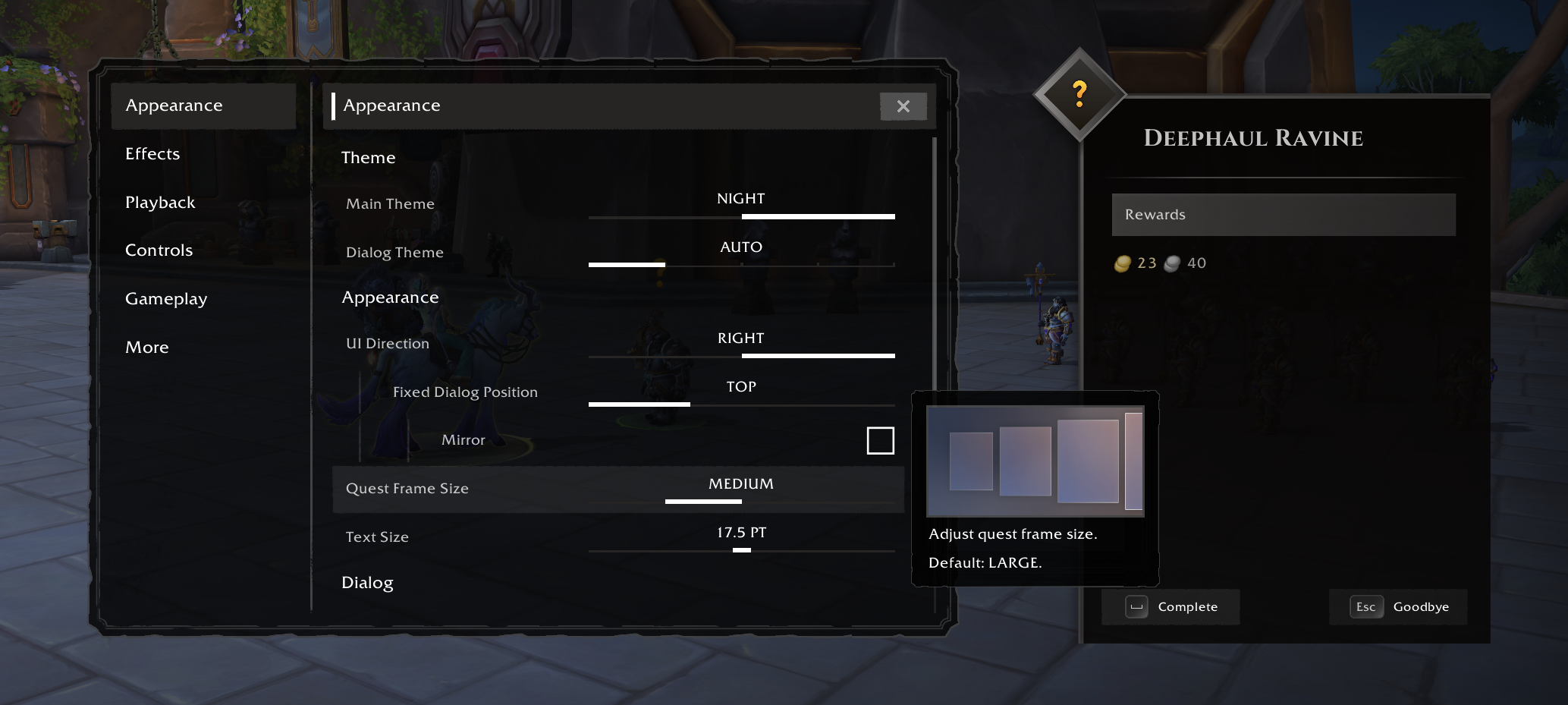Select the small quest frame preview
Image resolution: width=1568 pixels, height=705 pixels.
click(970, 459)
